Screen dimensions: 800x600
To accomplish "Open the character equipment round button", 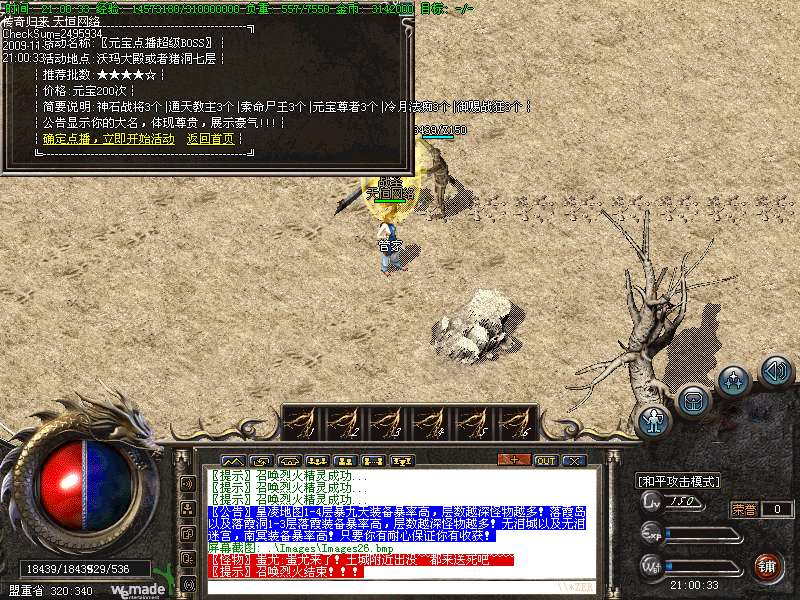I will tap(655, 421).
